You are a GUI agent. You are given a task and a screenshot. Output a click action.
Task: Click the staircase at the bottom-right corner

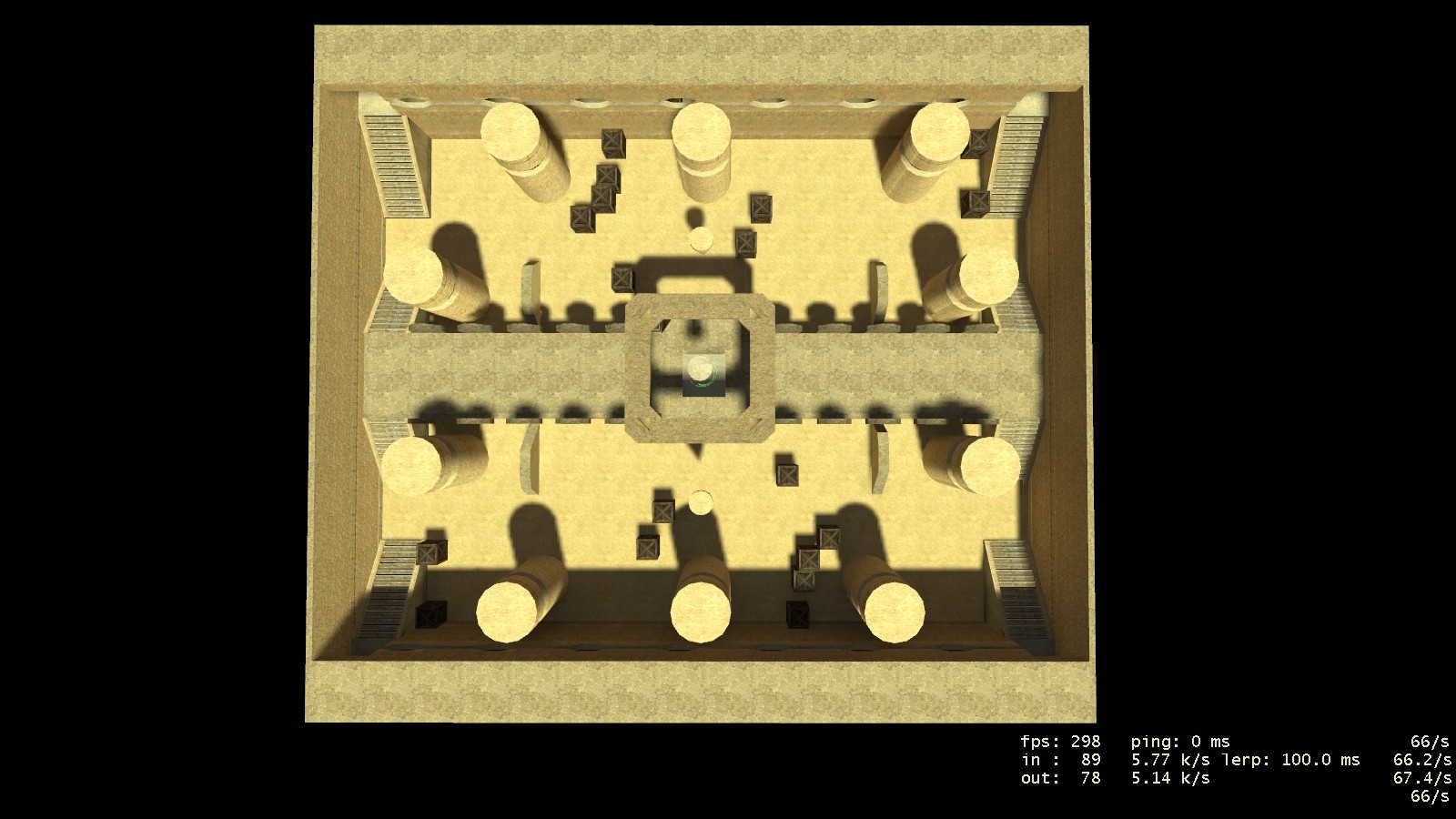pos(1015,587)
